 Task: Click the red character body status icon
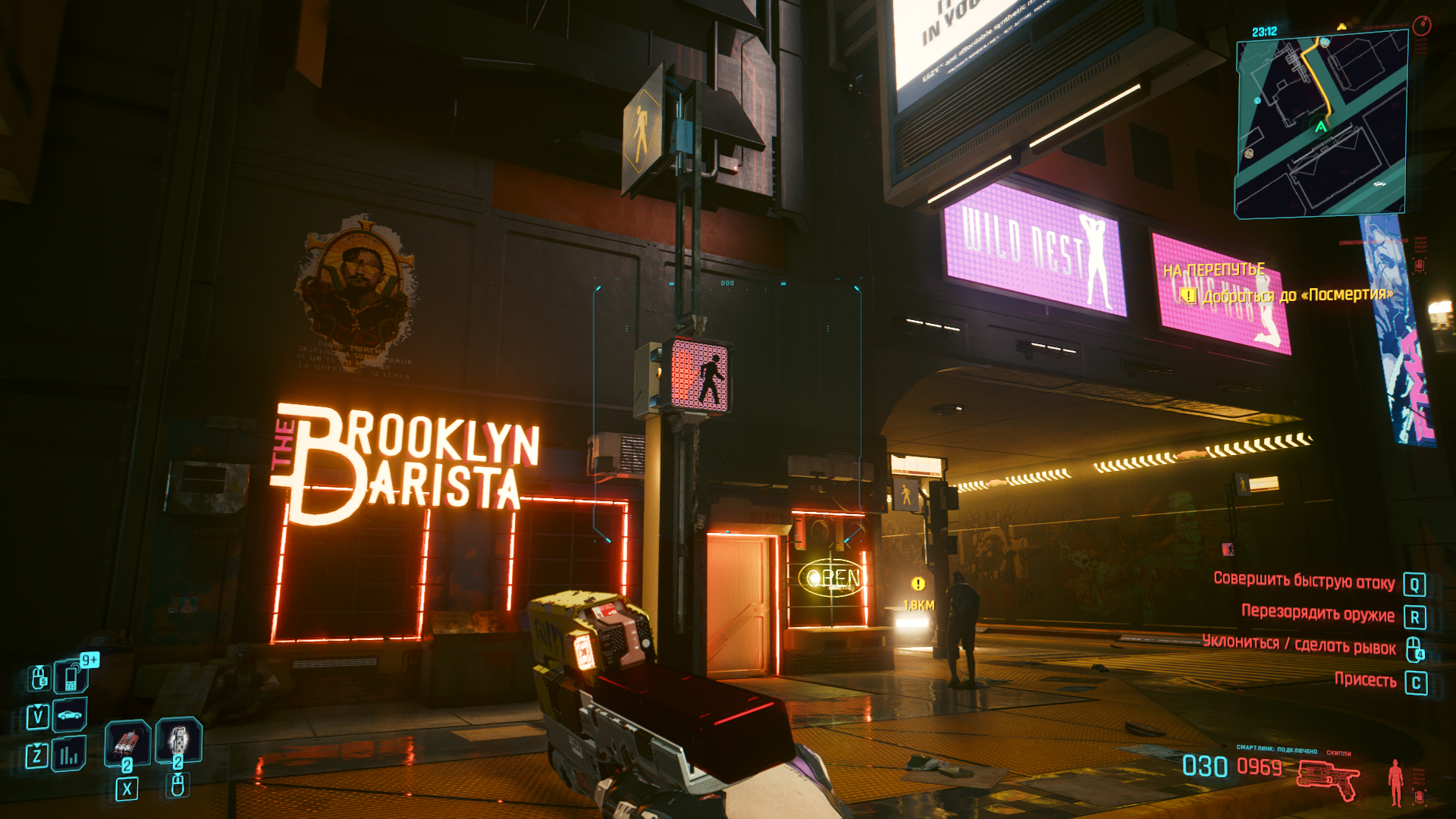pos(1395,783)
